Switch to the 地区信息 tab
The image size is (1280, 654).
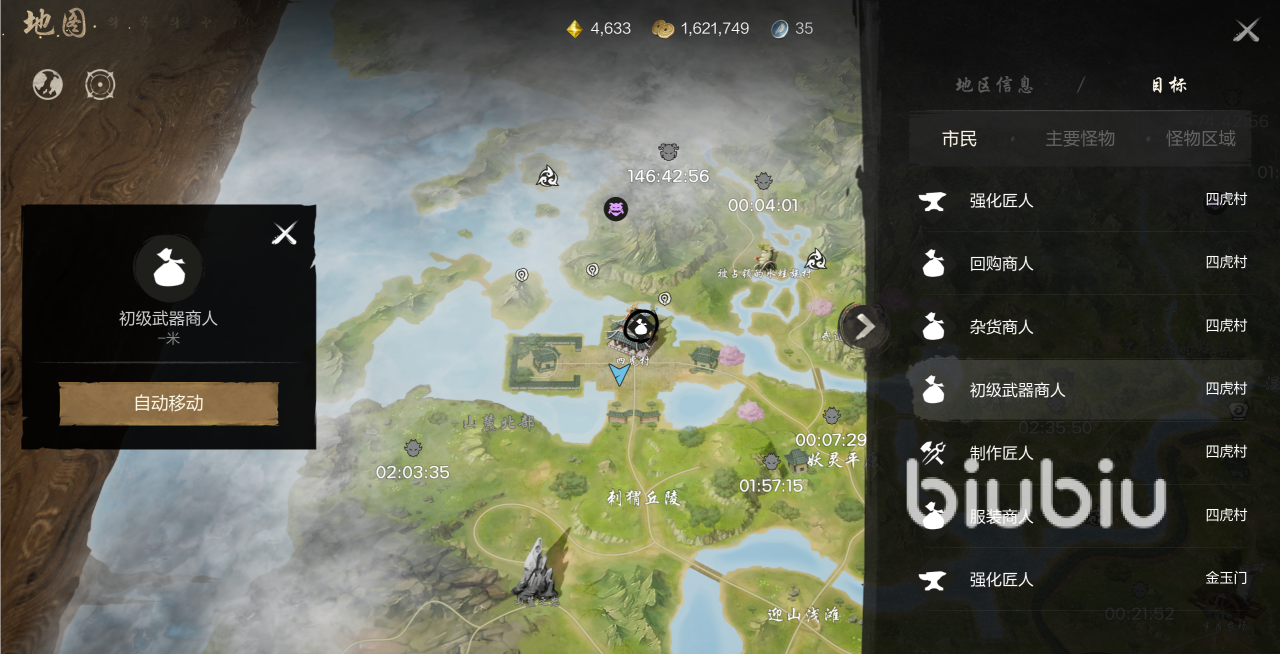coord(994,85)
